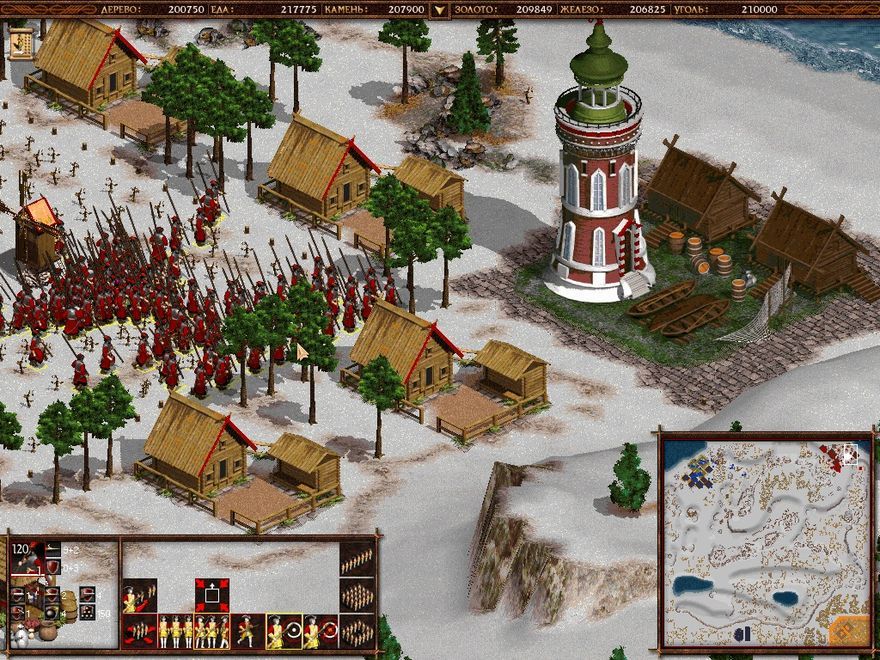
Task: Click the soldier with red target icon
Action: point(320,631)
